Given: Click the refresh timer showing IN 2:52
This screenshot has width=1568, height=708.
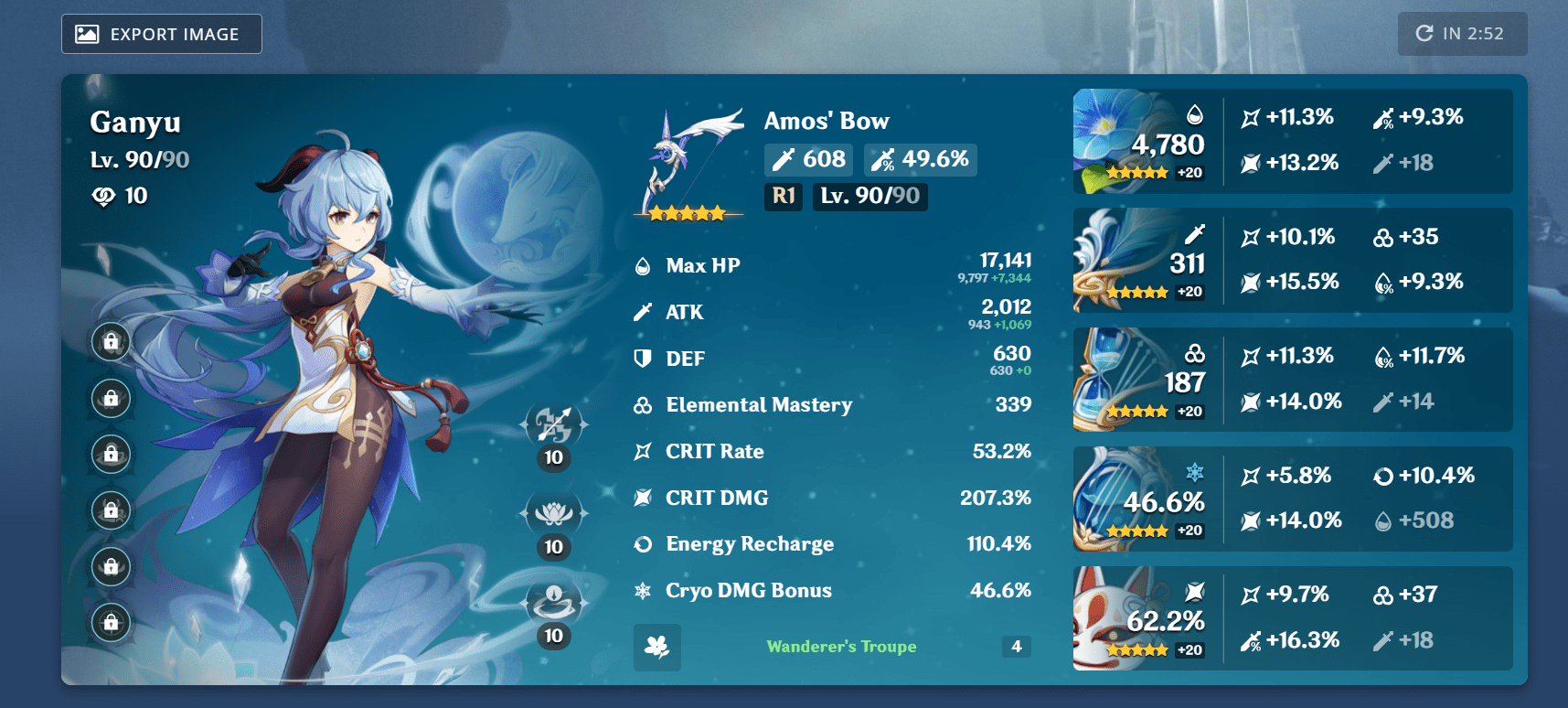Looking at the screenshot, I should [x=1462, y=34].
